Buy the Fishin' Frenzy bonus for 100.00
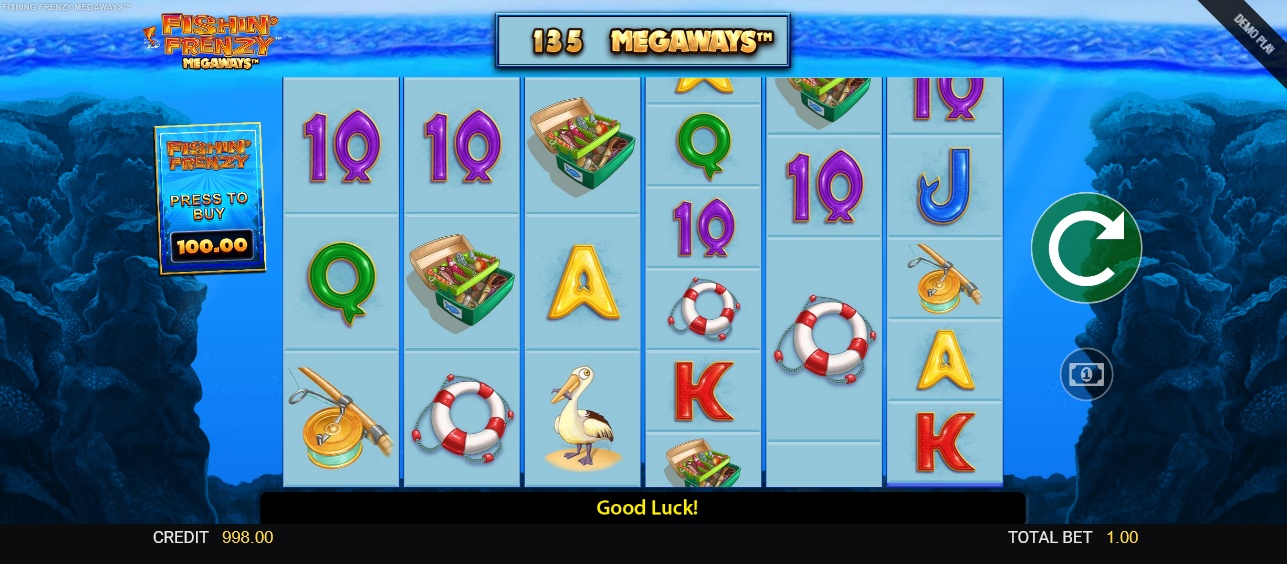This screenshot has width=1287, height=564. [210, 198]
